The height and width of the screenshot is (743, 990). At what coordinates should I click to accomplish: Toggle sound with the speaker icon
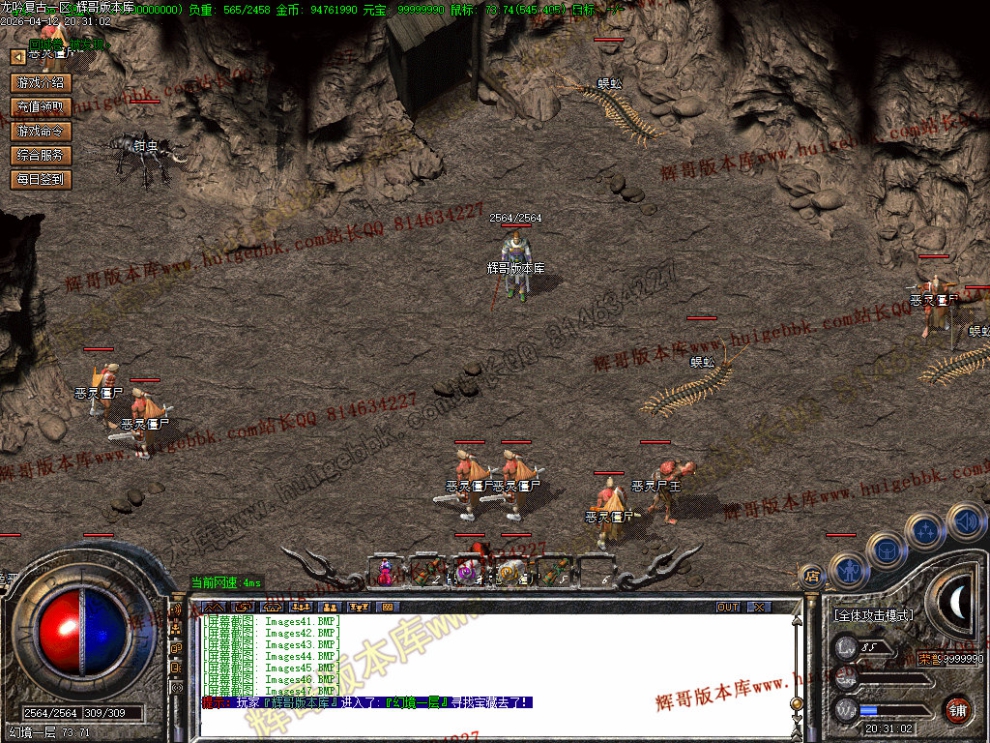pos(965,520)
